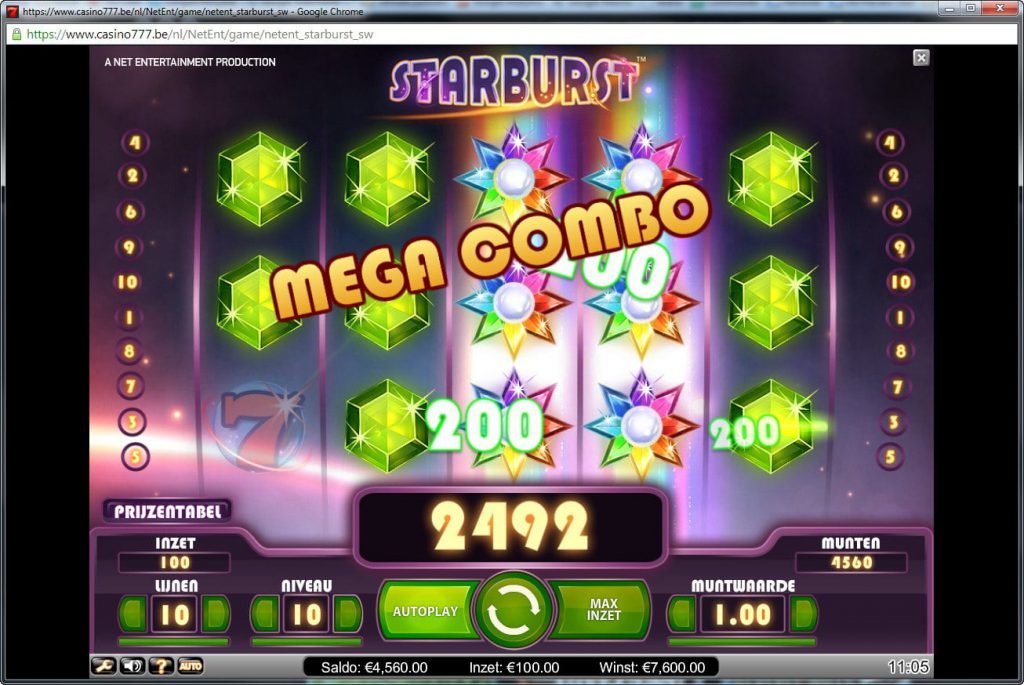The image size is (1024, 685).
Task: Decrease the Lijnen count
Action: (x=134, y=614)
